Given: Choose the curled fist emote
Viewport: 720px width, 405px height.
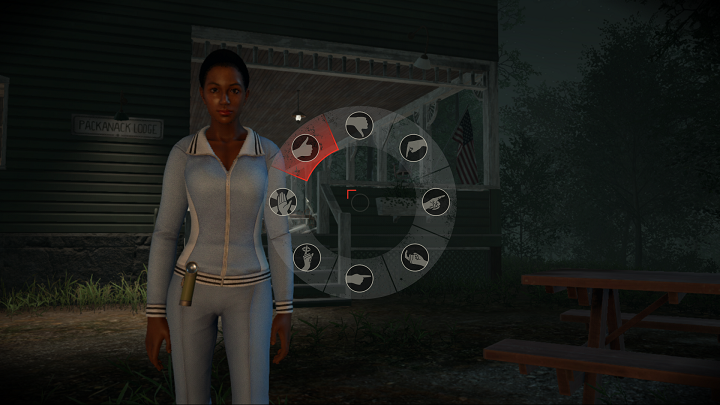Looking at the screenshot, I should click(413, 148).
